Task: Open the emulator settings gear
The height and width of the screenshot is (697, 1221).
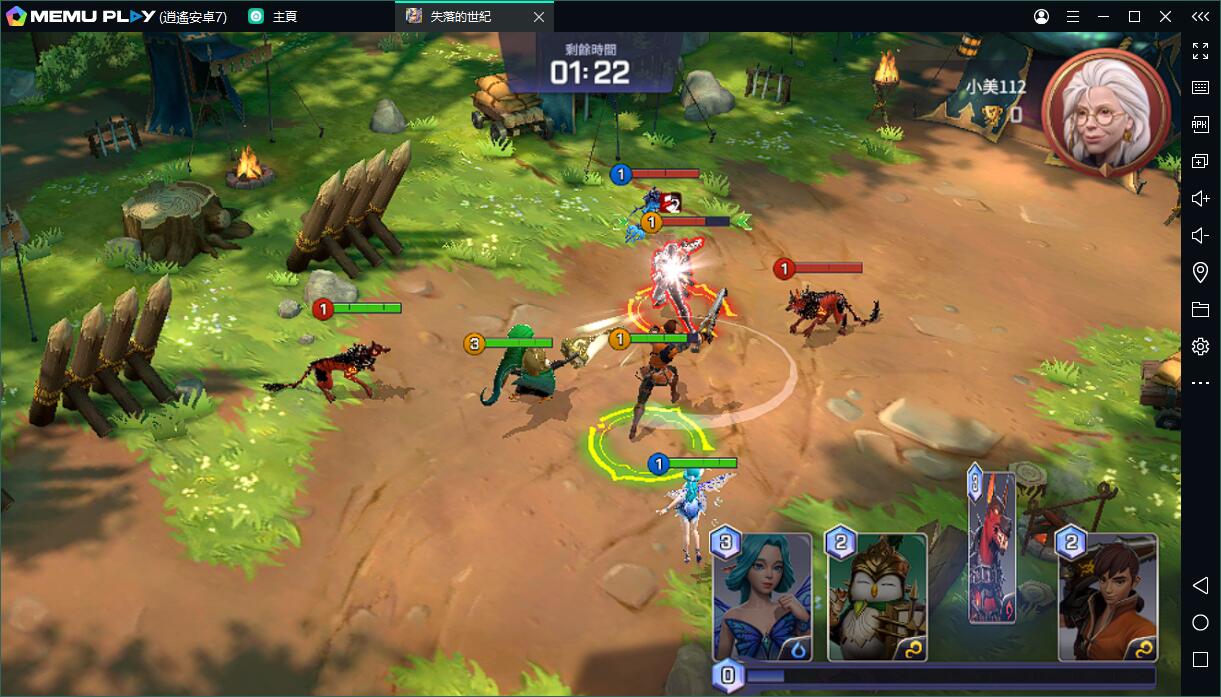Action: [1200, 346]
